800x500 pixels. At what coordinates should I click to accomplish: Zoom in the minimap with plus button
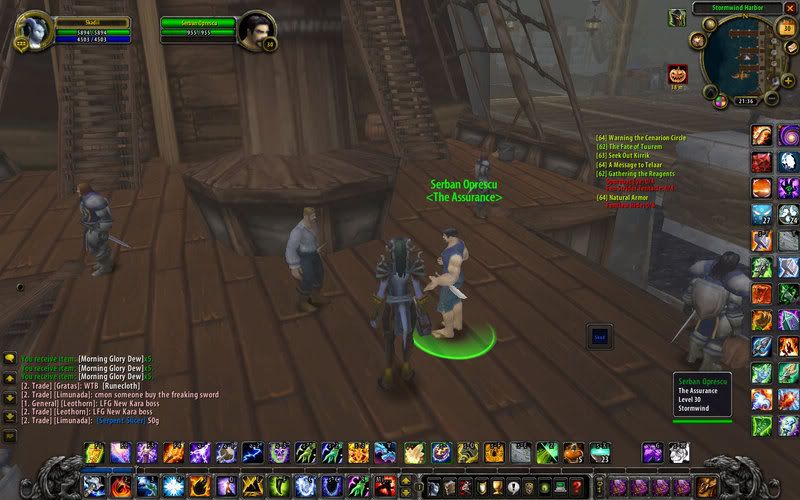[x=788, y=79]
